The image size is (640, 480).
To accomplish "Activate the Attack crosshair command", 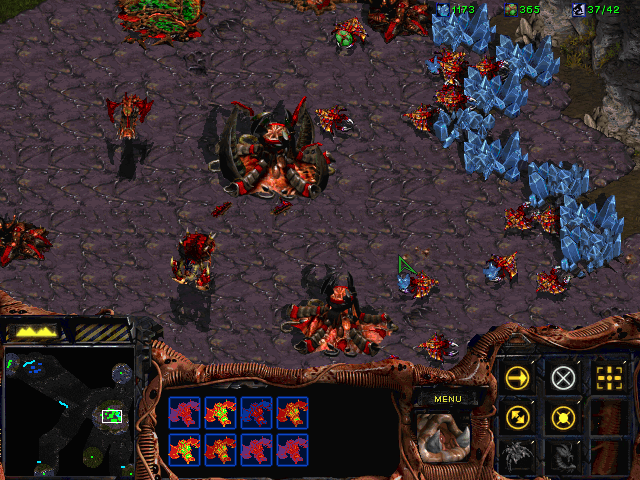I will [607, 377].
